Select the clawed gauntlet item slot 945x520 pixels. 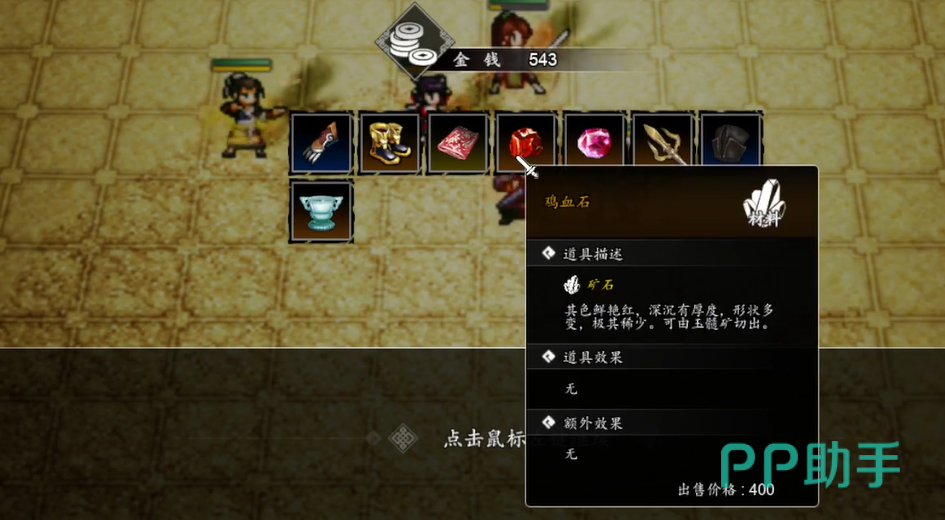[x=321, y=143]
